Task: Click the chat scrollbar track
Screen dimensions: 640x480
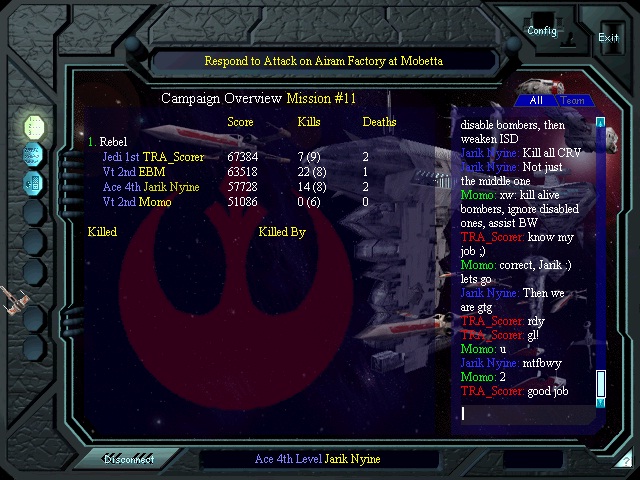Action: coord(601,250)
